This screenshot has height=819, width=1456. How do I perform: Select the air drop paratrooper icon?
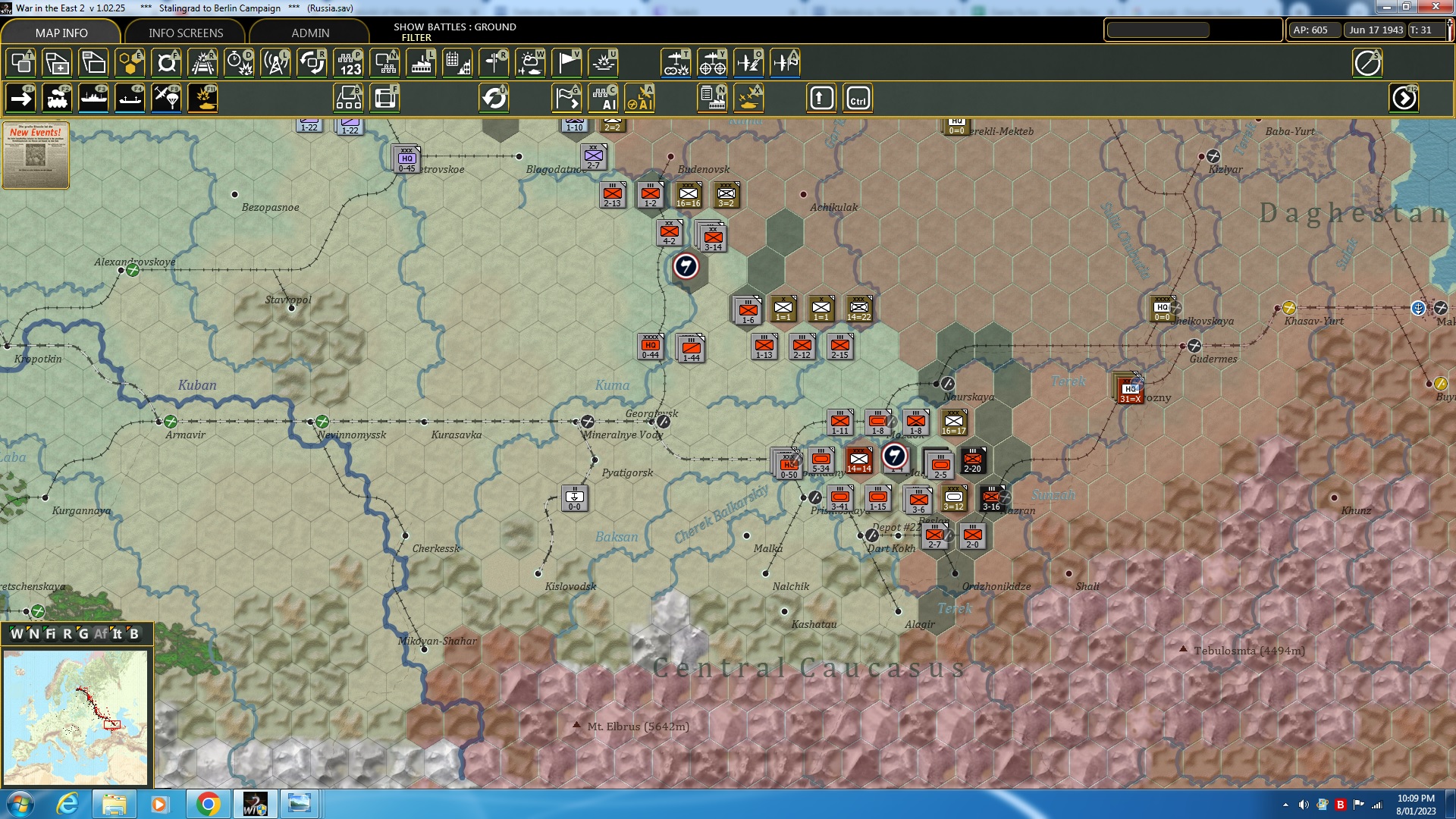(165, 97)
